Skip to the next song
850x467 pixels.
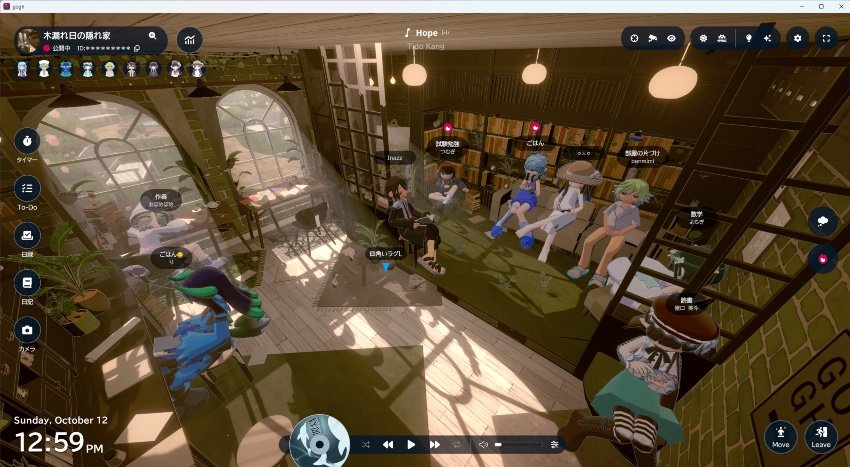click(435, 444)
